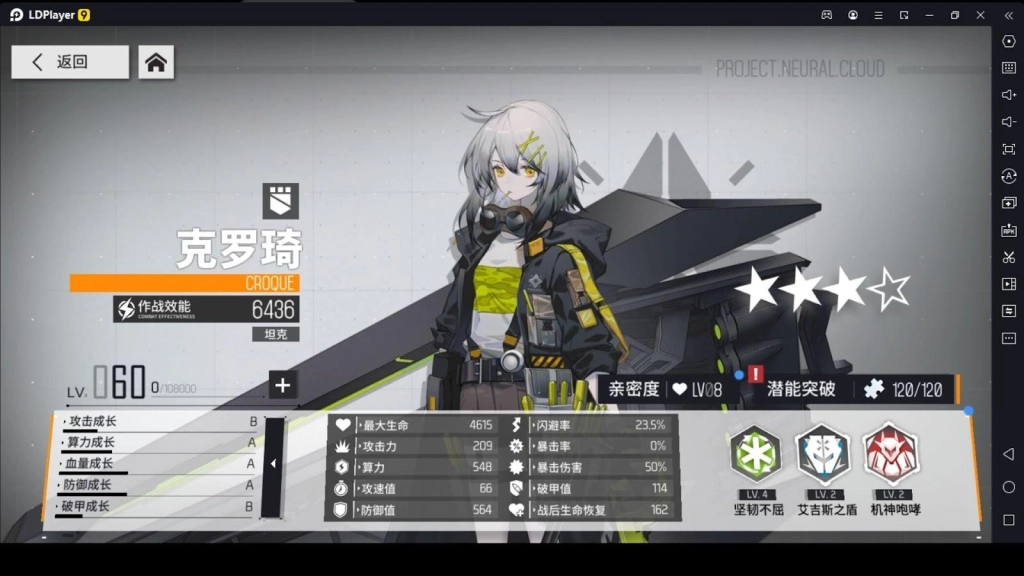
Task: Select the 机神咆哮 skill icon
Action: [890, 454]
